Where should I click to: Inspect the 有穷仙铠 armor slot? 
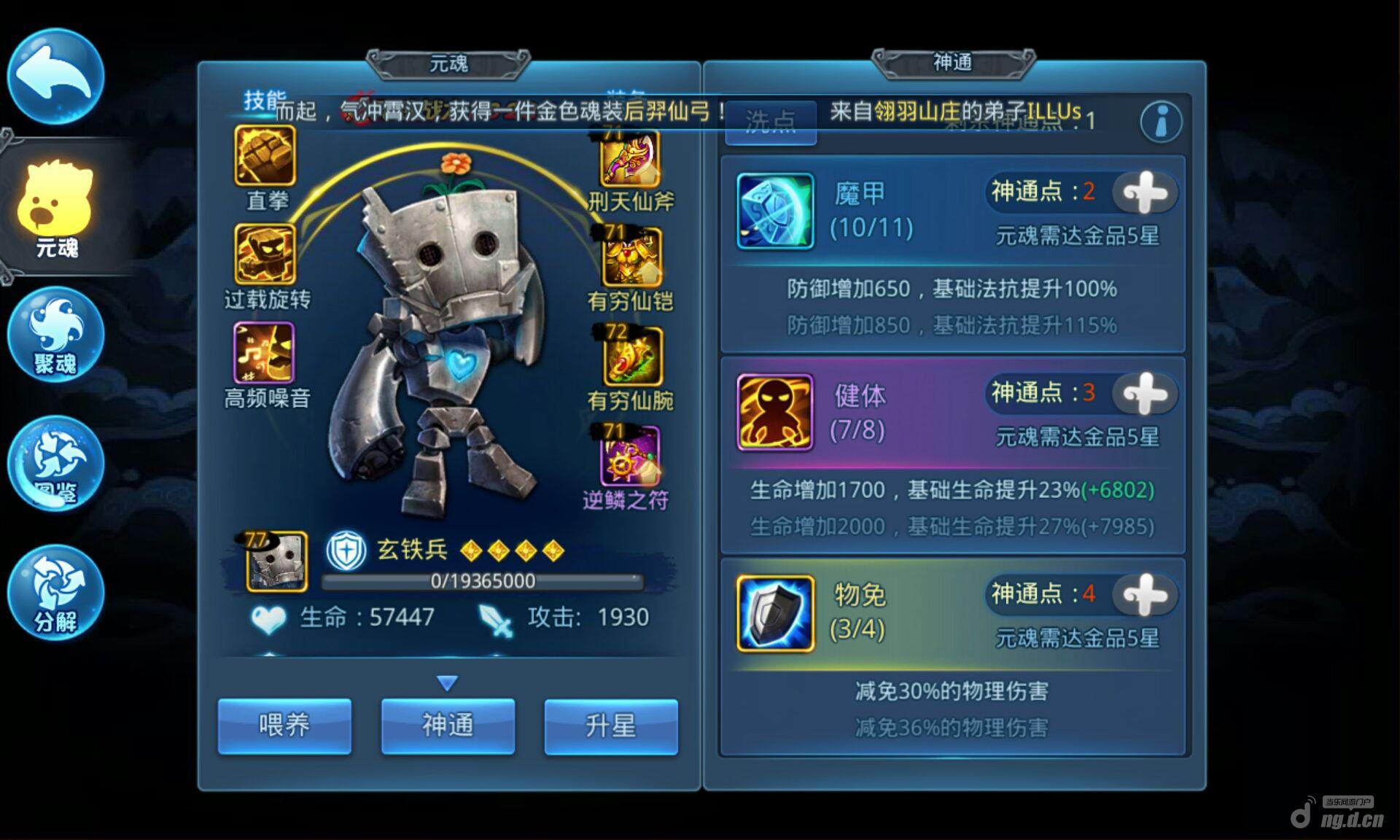[631, 257]
